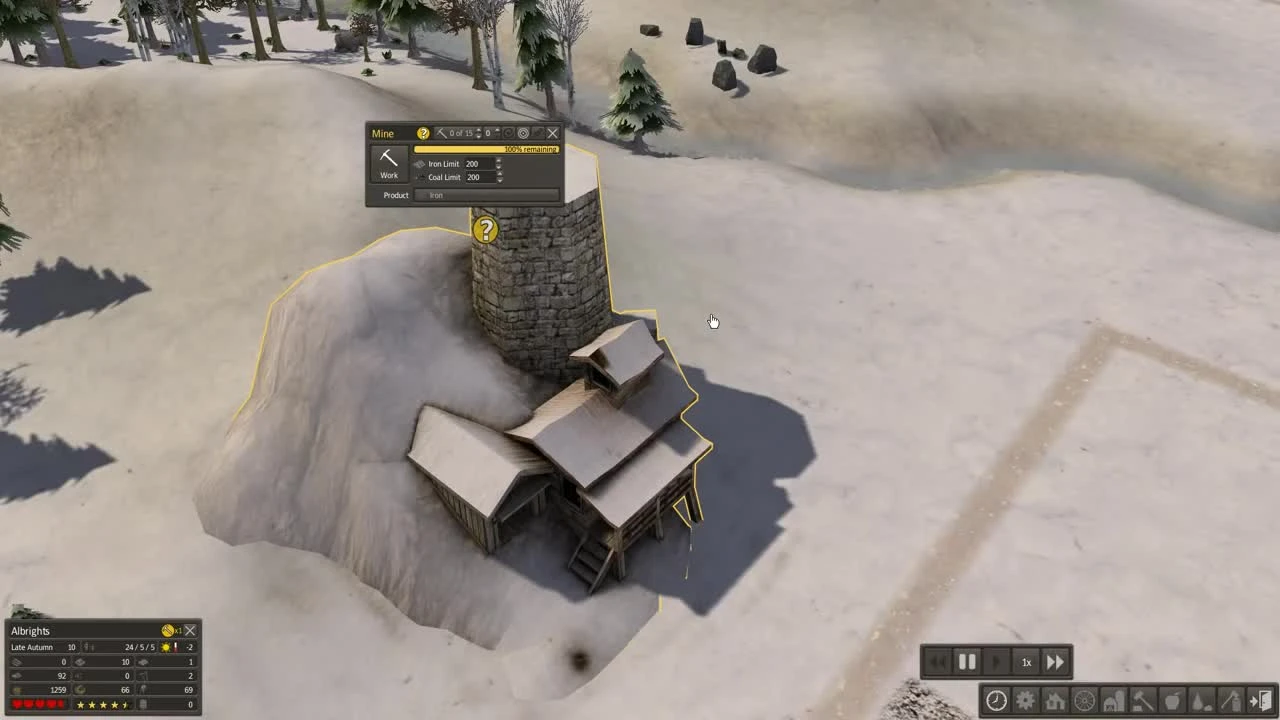The width and height of the screenshot is (1280, 720).
Task: Select the Work pickaxe tool in Mine panel
Action: 388,163
